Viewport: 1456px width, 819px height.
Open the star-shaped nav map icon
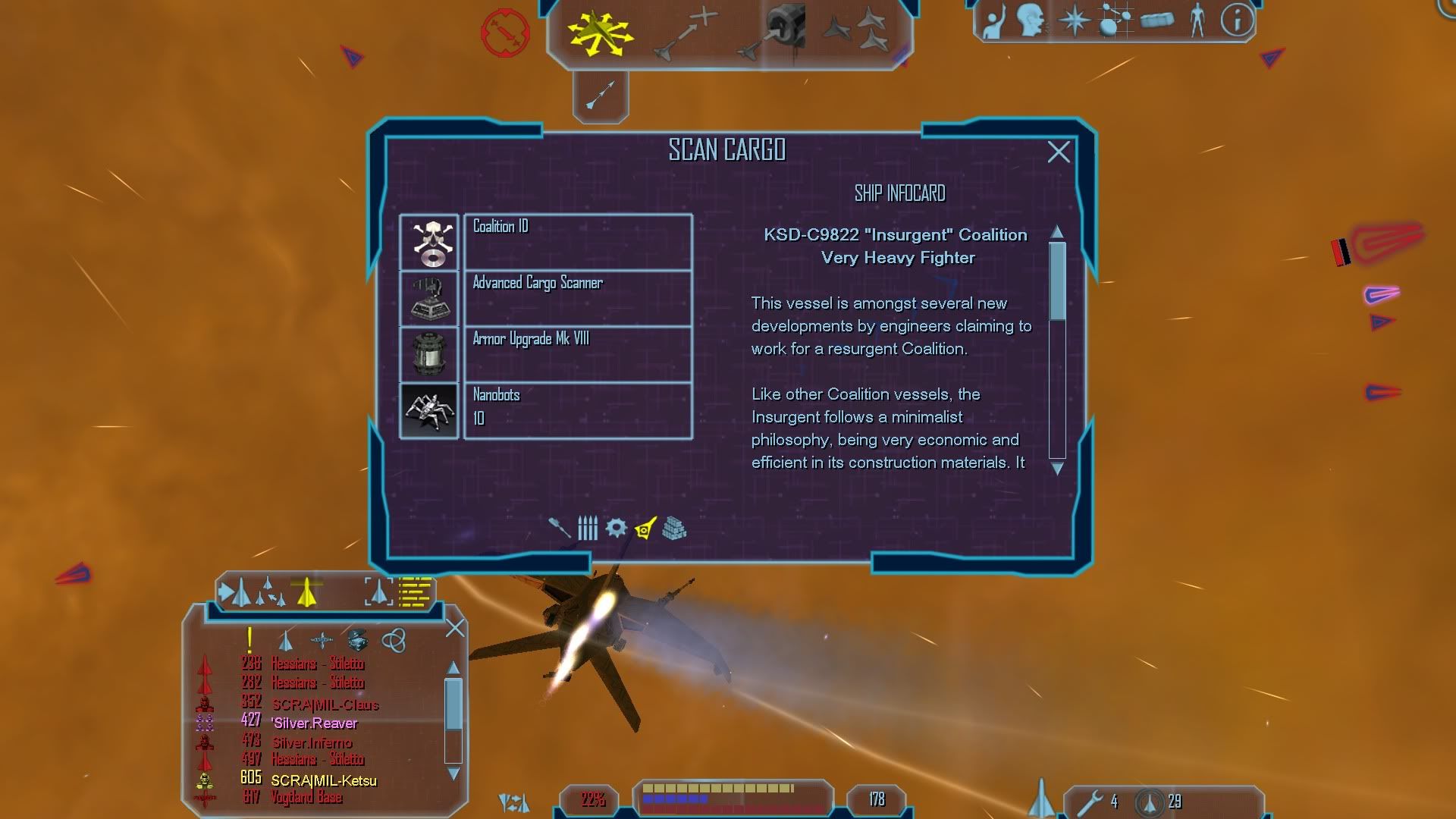[x=1074, y=20]
